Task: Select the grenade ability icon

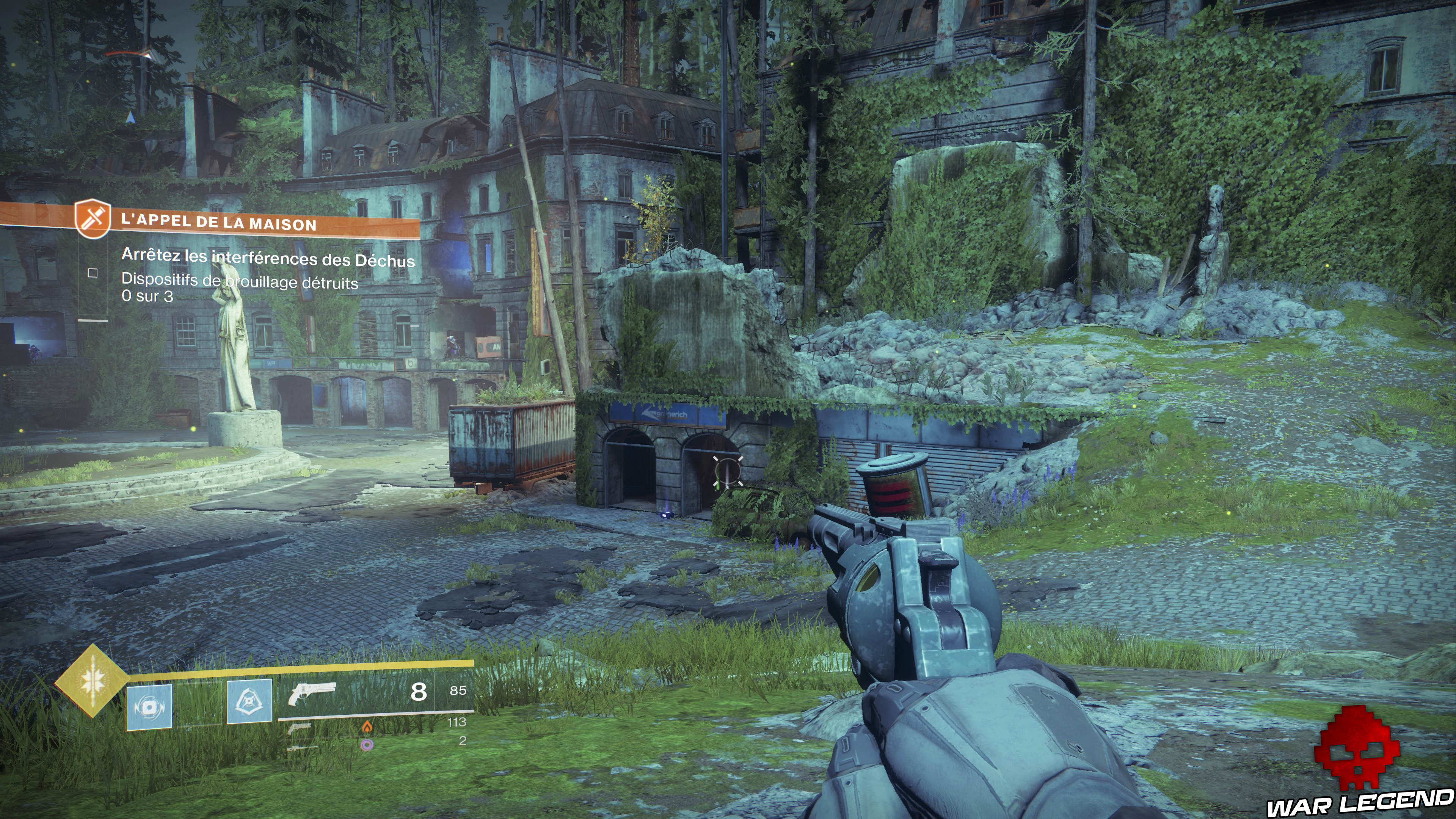Action: (x=149, y=706)
